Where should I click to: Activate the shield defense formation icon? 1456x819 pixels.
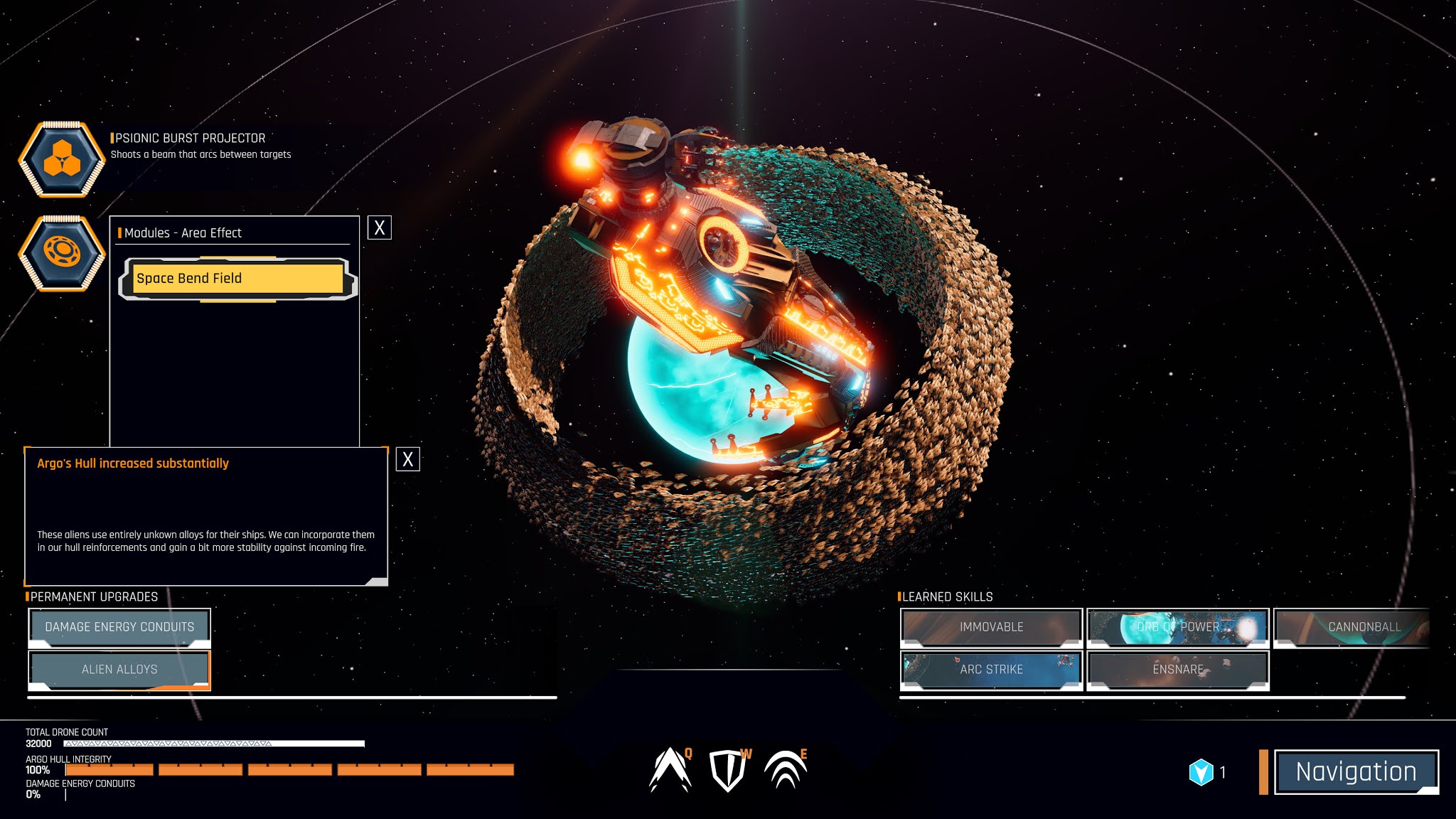(x=727, y=771)
